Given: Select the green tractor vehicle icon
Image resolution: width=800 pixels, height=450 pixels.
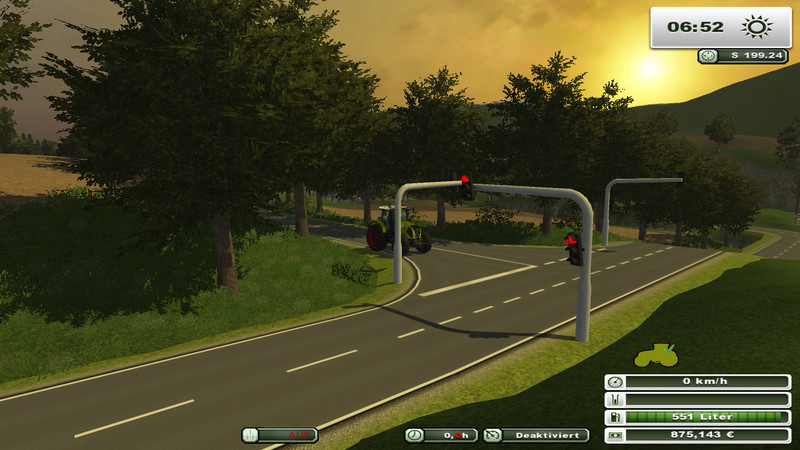Looking at the screenshot, I should [x=656, y=357].
